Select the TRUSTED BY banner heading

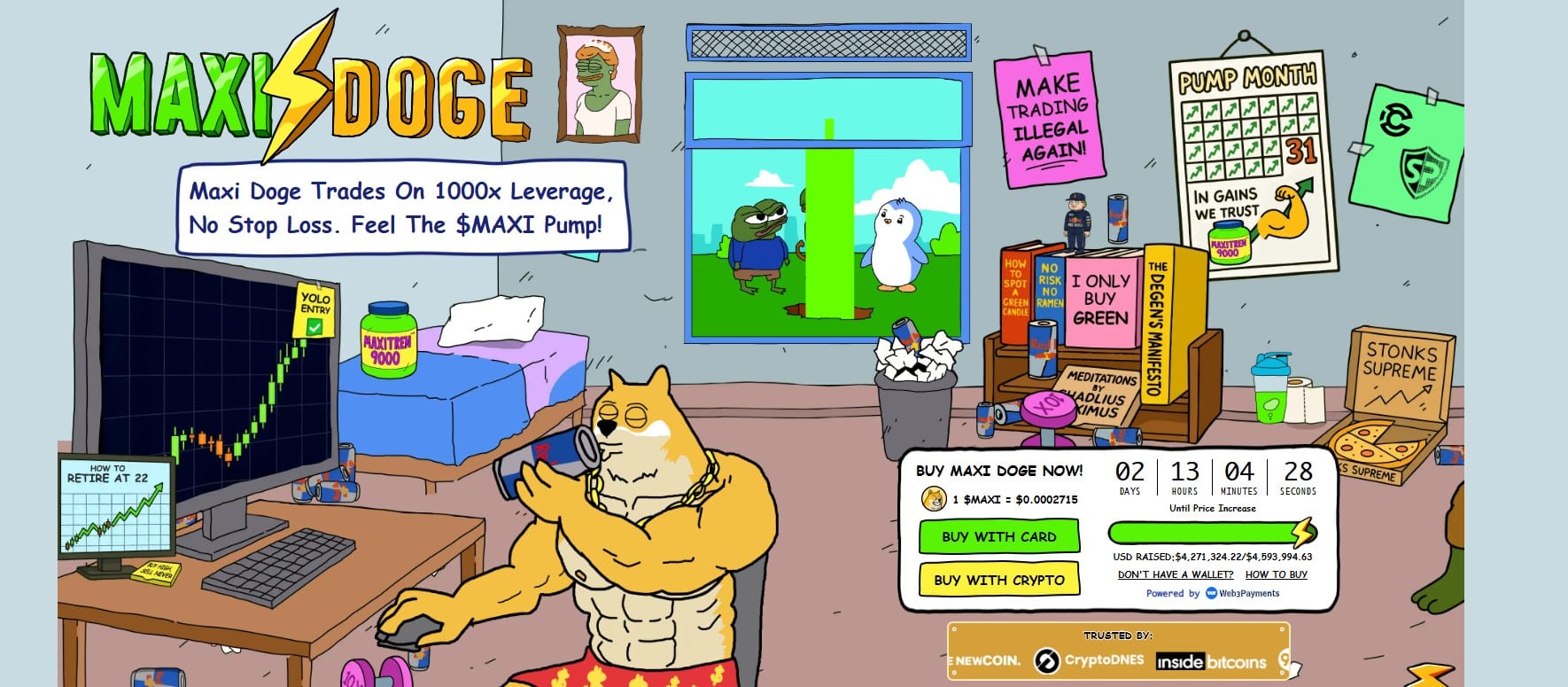[x=1118, y=636]
